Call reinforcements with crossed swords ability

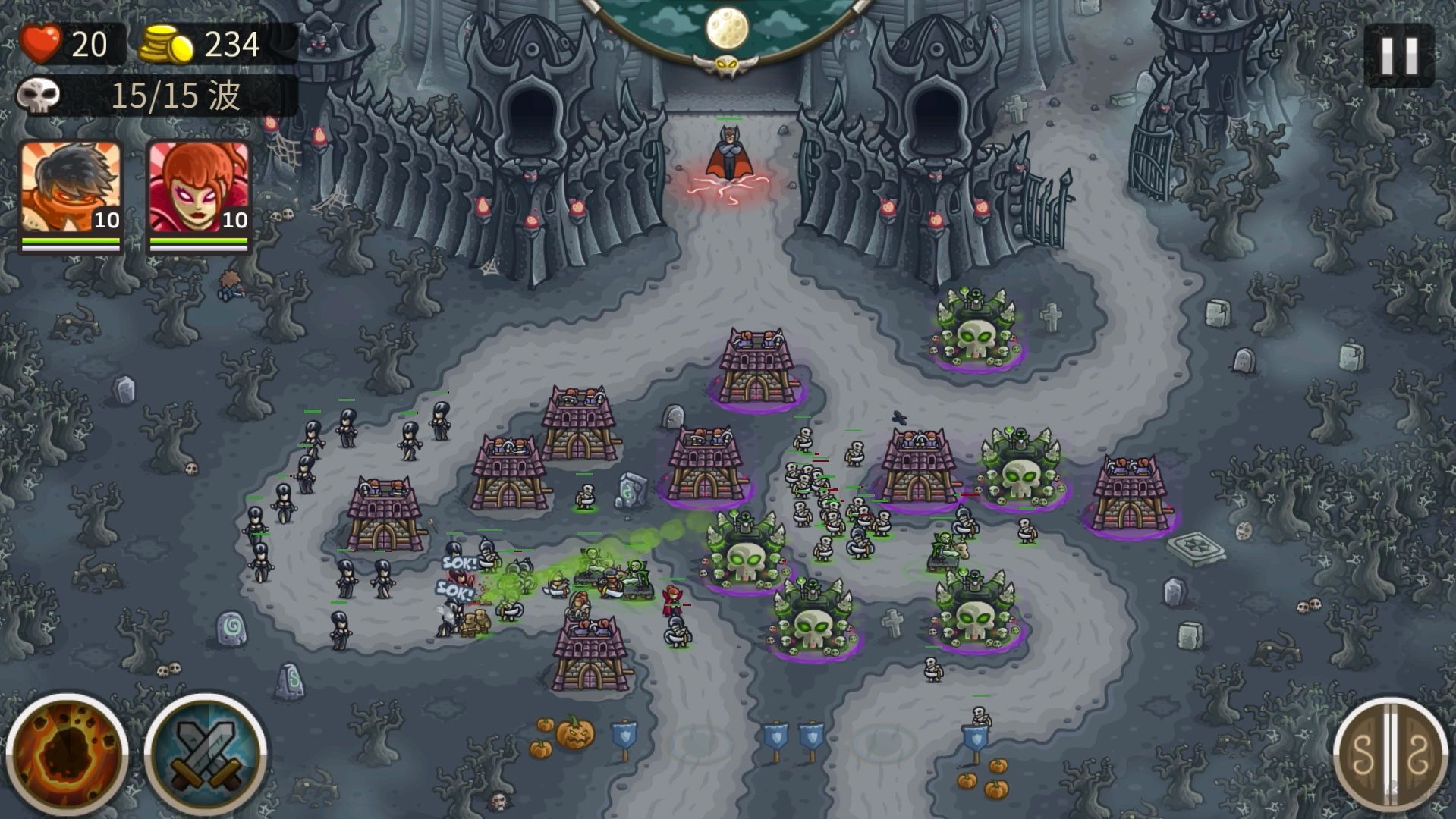coord(205,754)
